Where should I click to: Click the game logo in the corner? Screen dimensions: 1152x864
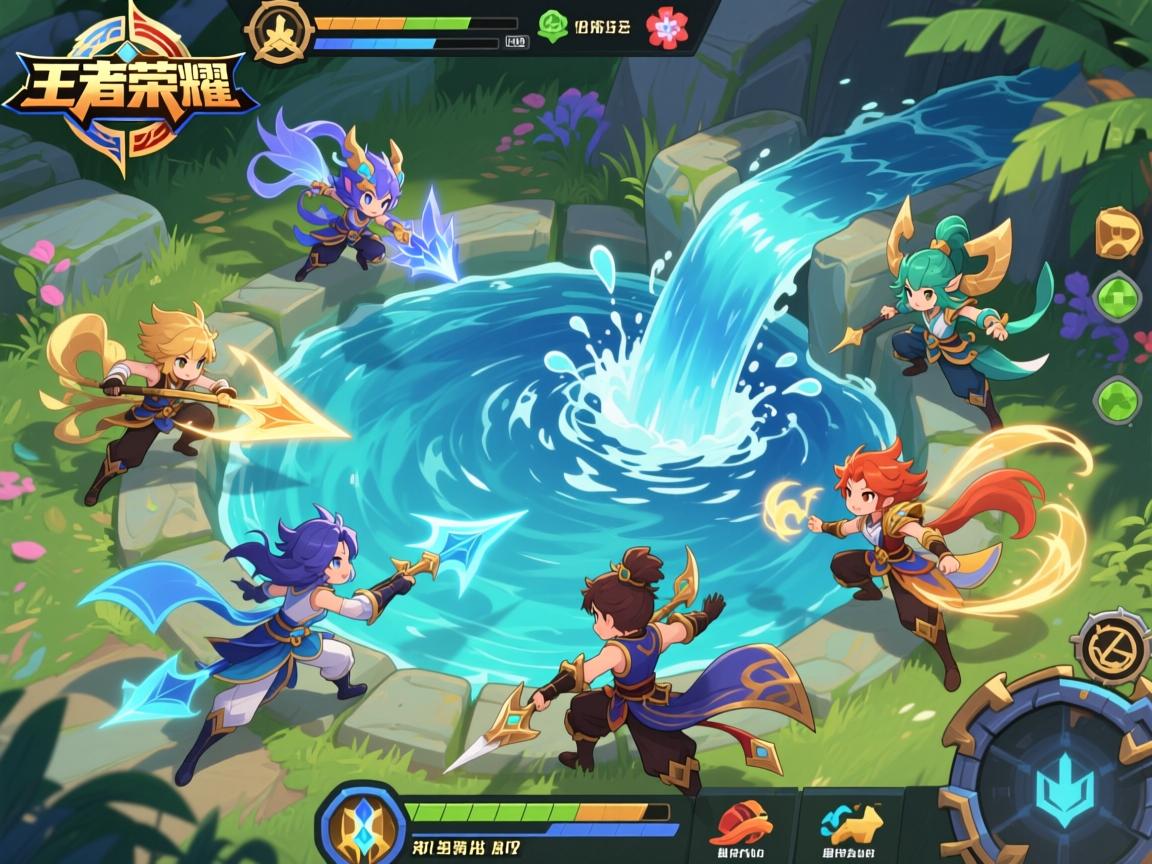pos(130,88)
